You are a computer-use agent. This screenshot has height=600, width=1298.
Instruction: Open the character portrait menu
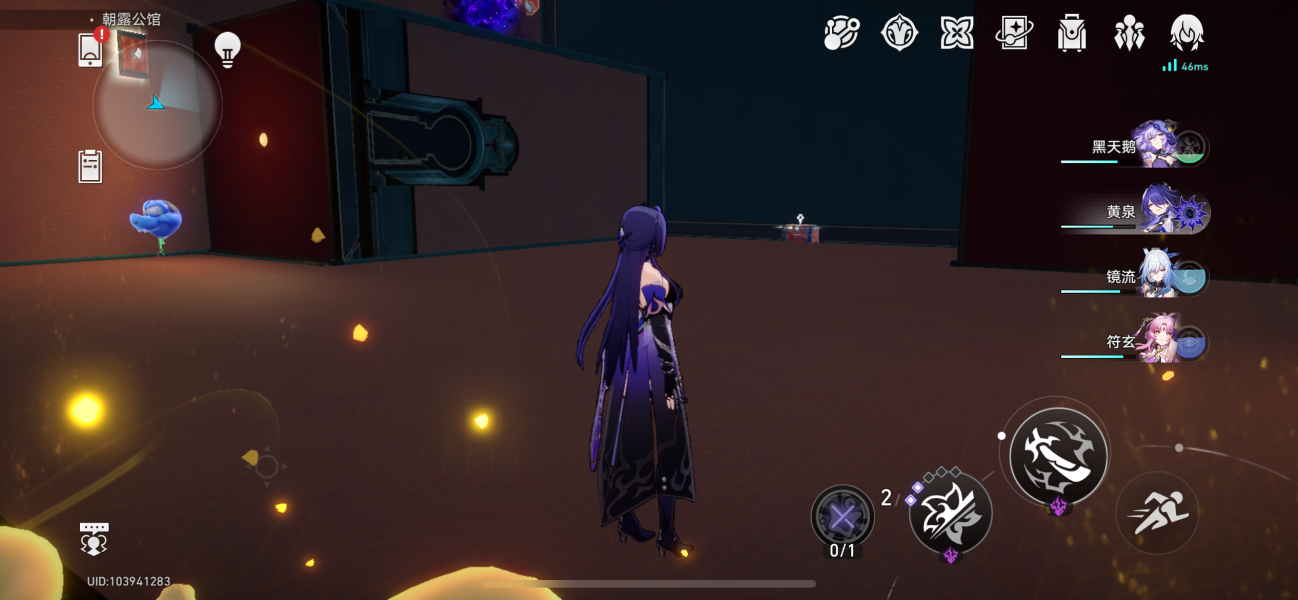tap(1186, 33)
